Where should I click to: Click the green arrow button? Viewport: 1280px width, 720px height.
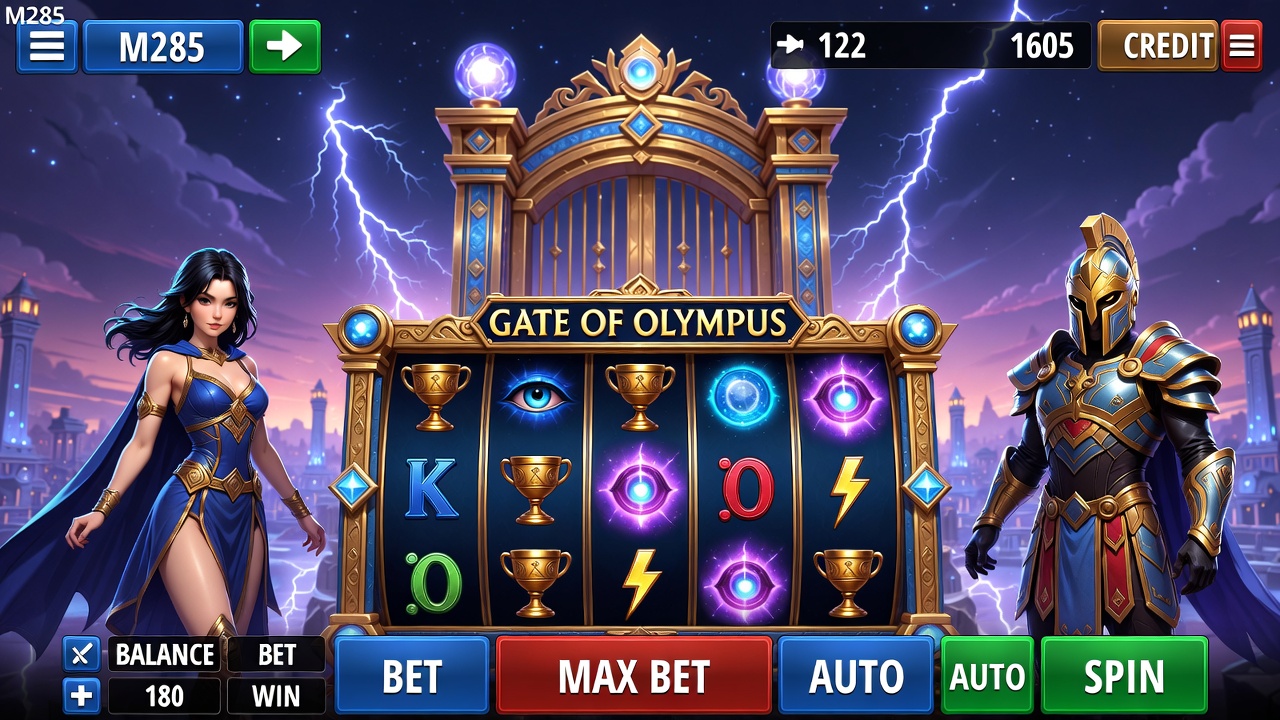coord(285,47)
